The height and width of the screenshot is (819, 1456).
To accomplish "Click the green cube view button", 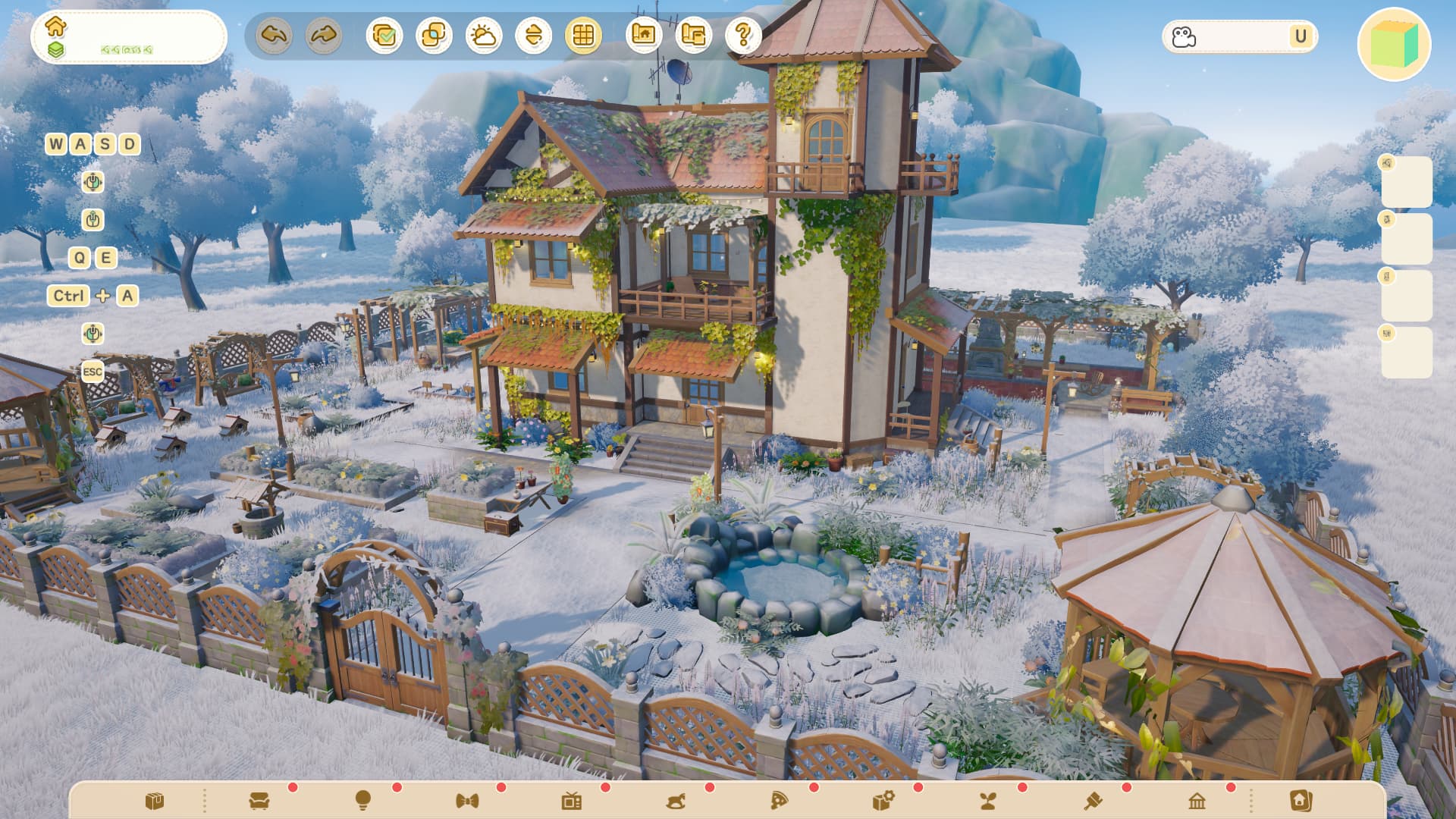I will pos(1394,44).
